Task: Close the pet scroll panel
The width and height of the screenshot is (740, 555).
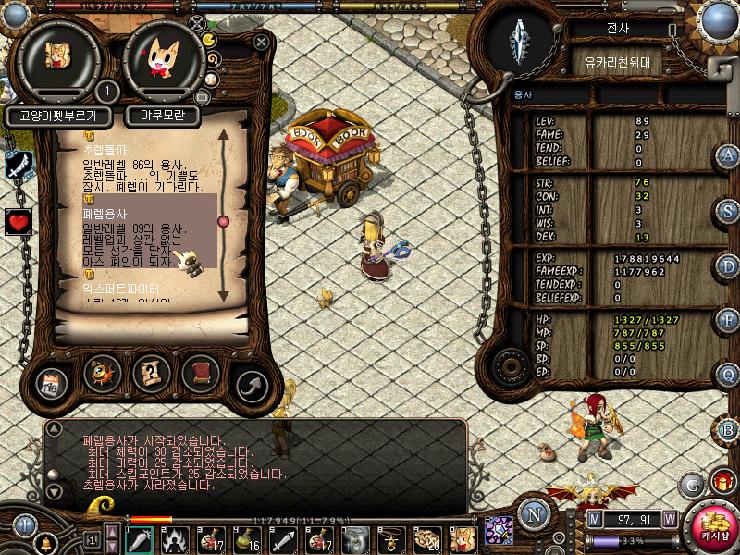Action: point(261,42)
